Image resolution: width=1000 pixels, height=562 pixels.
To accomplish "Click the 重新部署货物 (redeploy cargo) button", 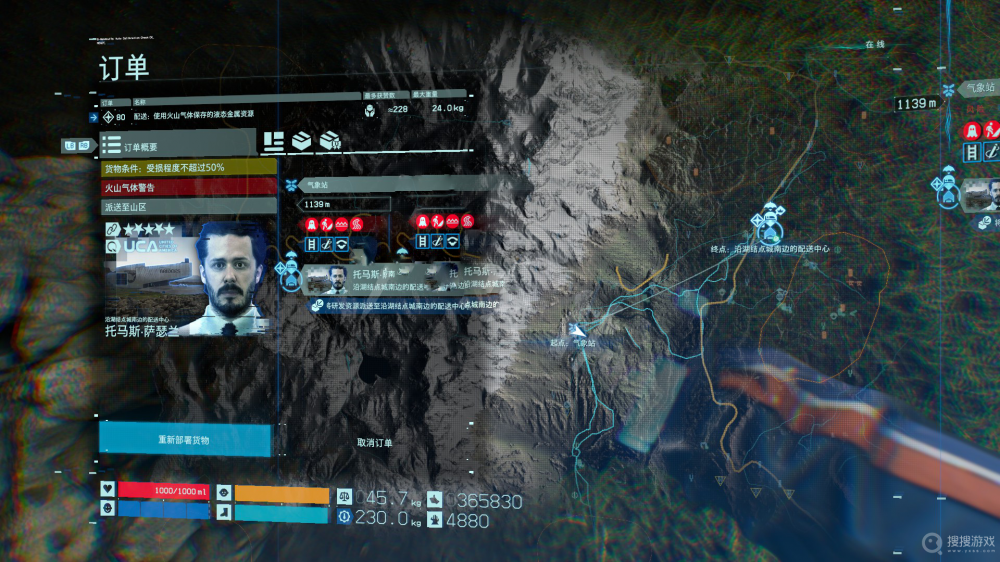I will [185, 440].
